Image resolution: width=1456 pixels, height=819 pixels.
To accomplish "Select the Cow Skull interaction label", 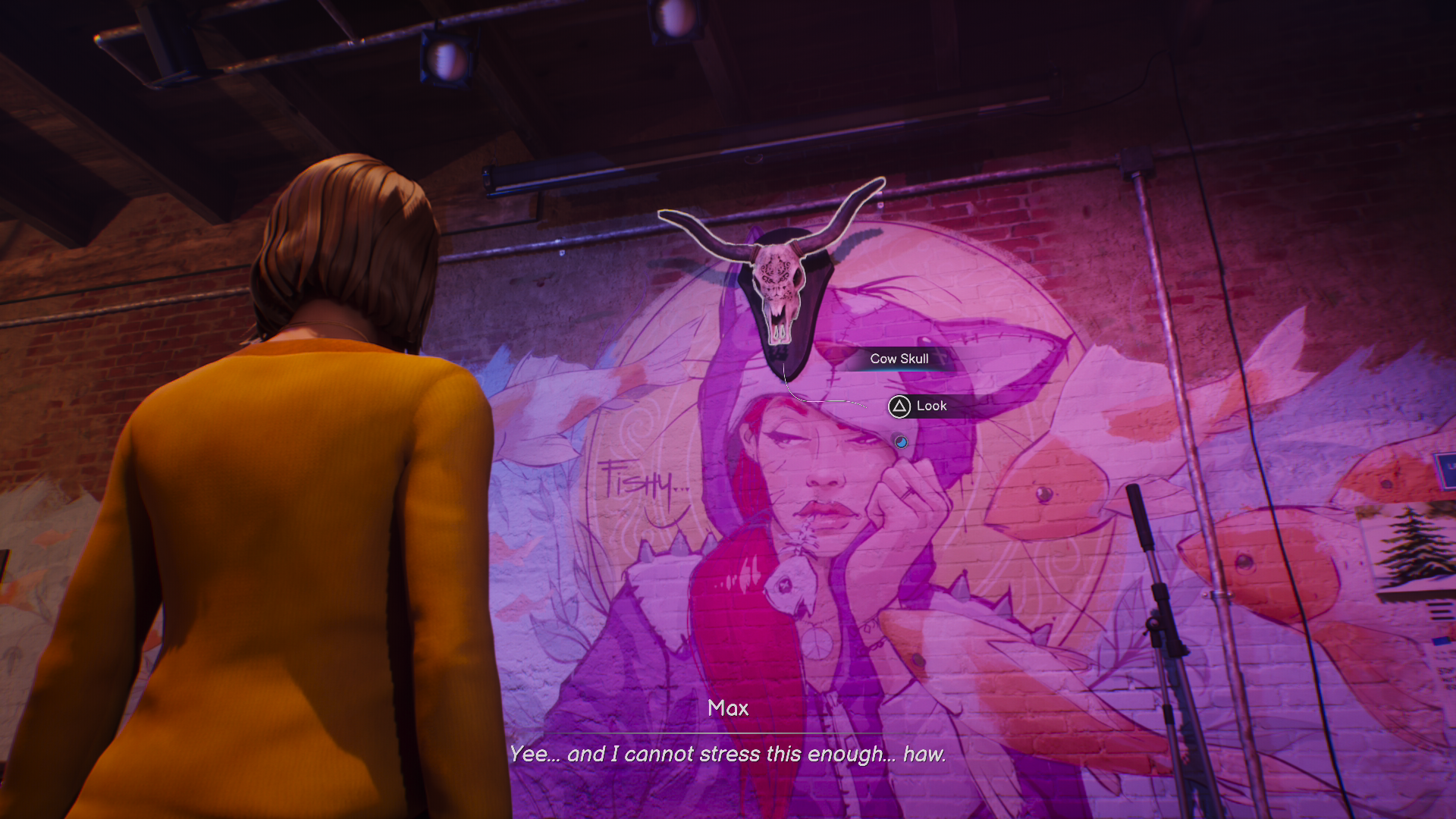I will point(899,359).
